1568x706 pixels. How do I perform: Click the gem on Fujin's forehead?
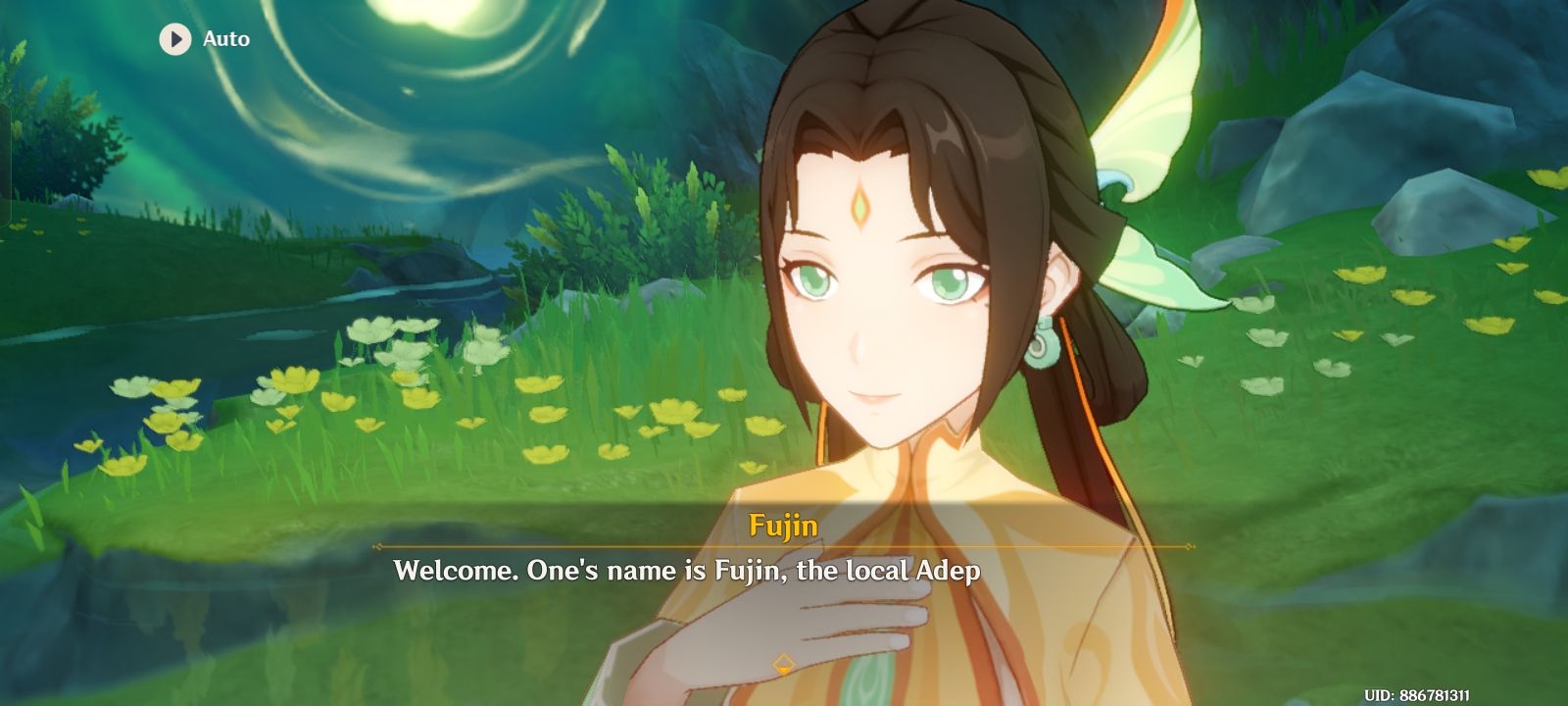(x=862, y=209)
